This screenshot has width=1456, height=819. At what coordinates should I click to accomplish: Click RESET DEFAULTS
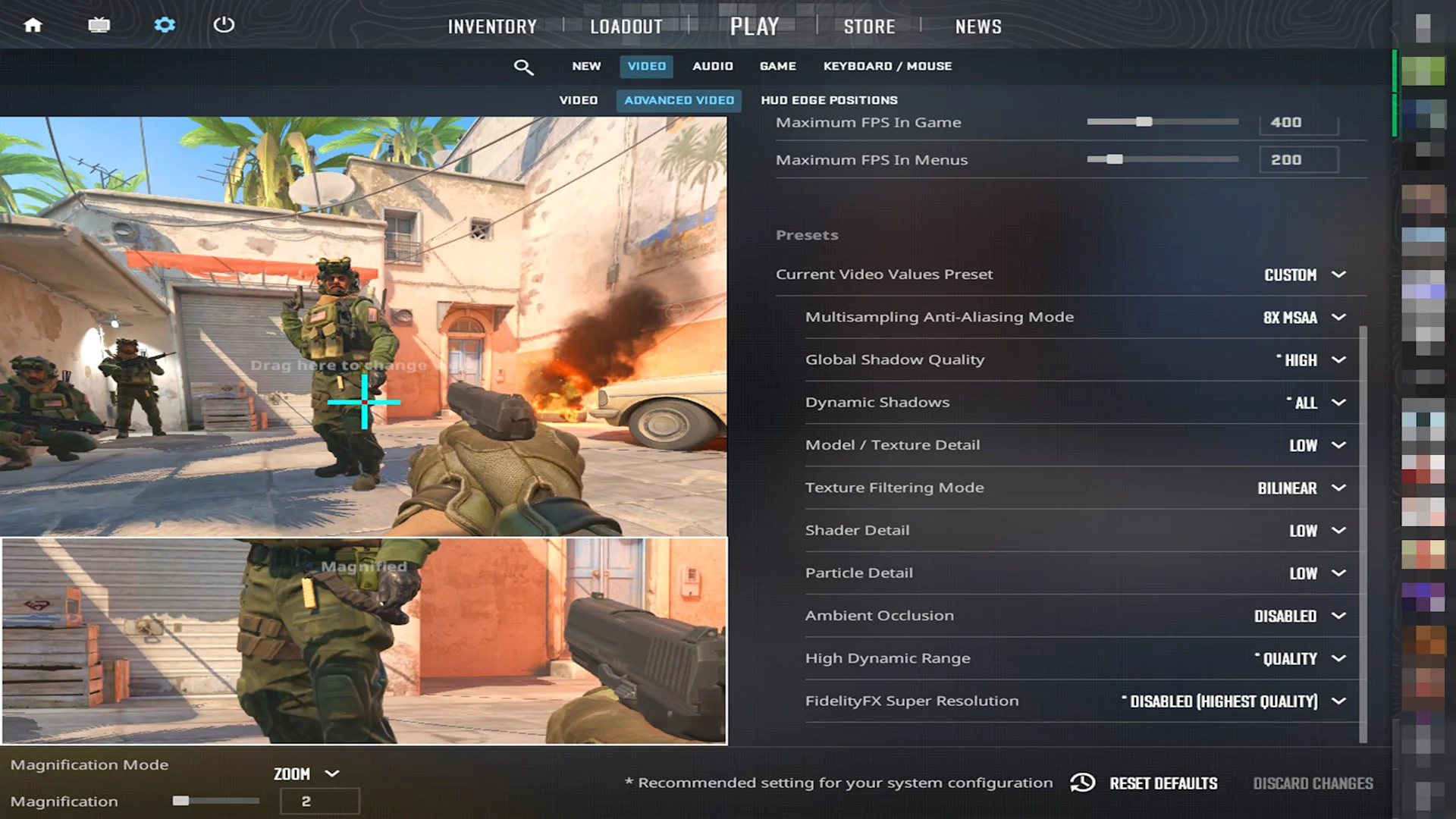click(x=1163, y=783)
